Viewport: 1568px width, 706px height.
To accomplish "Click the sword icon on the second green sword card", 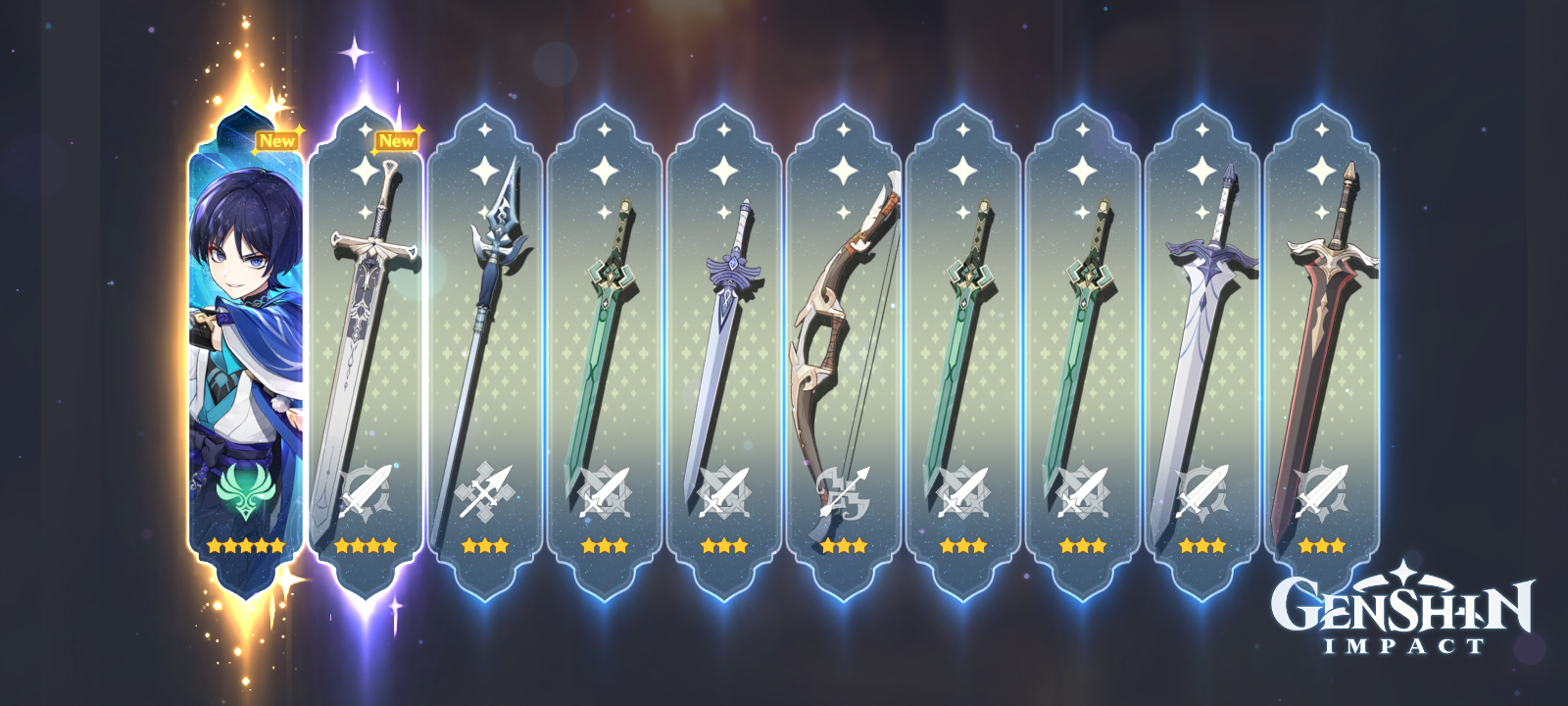I will (x=963, y=490).
